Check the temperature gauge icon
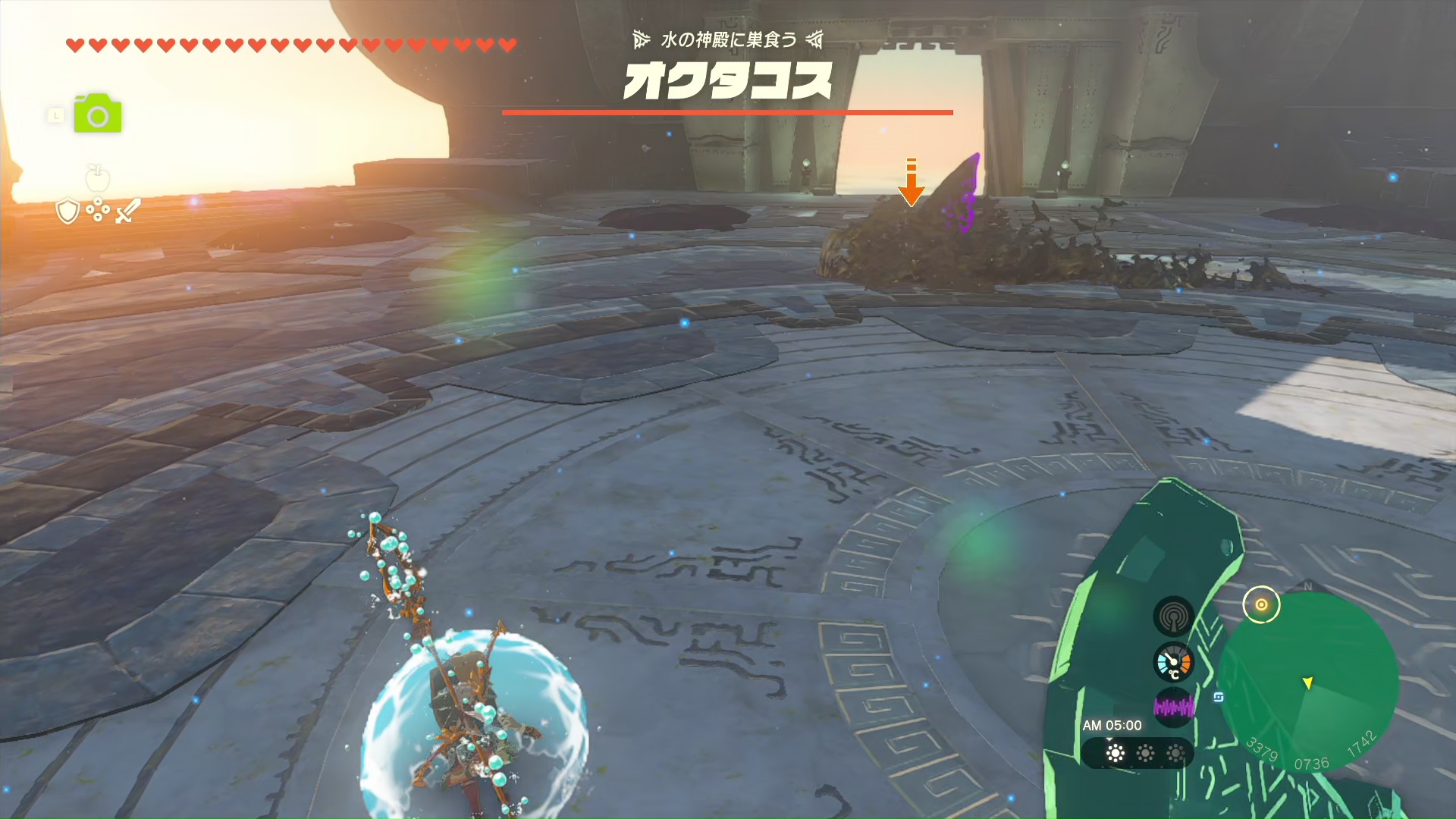The height and width of the screenshot is (819, 1456). pos(1173,663)
